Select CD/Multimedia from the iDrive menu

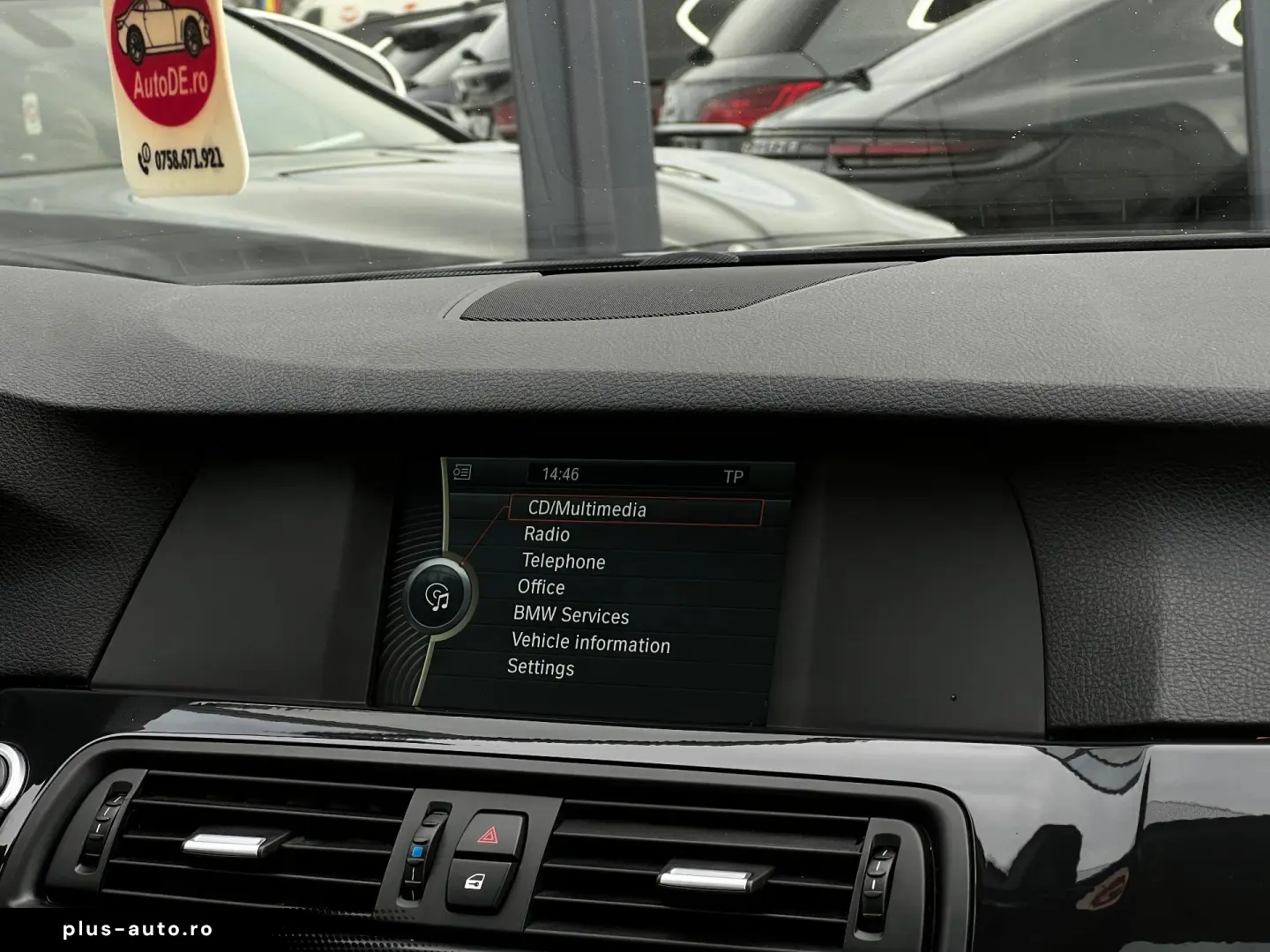pos(585,509)
